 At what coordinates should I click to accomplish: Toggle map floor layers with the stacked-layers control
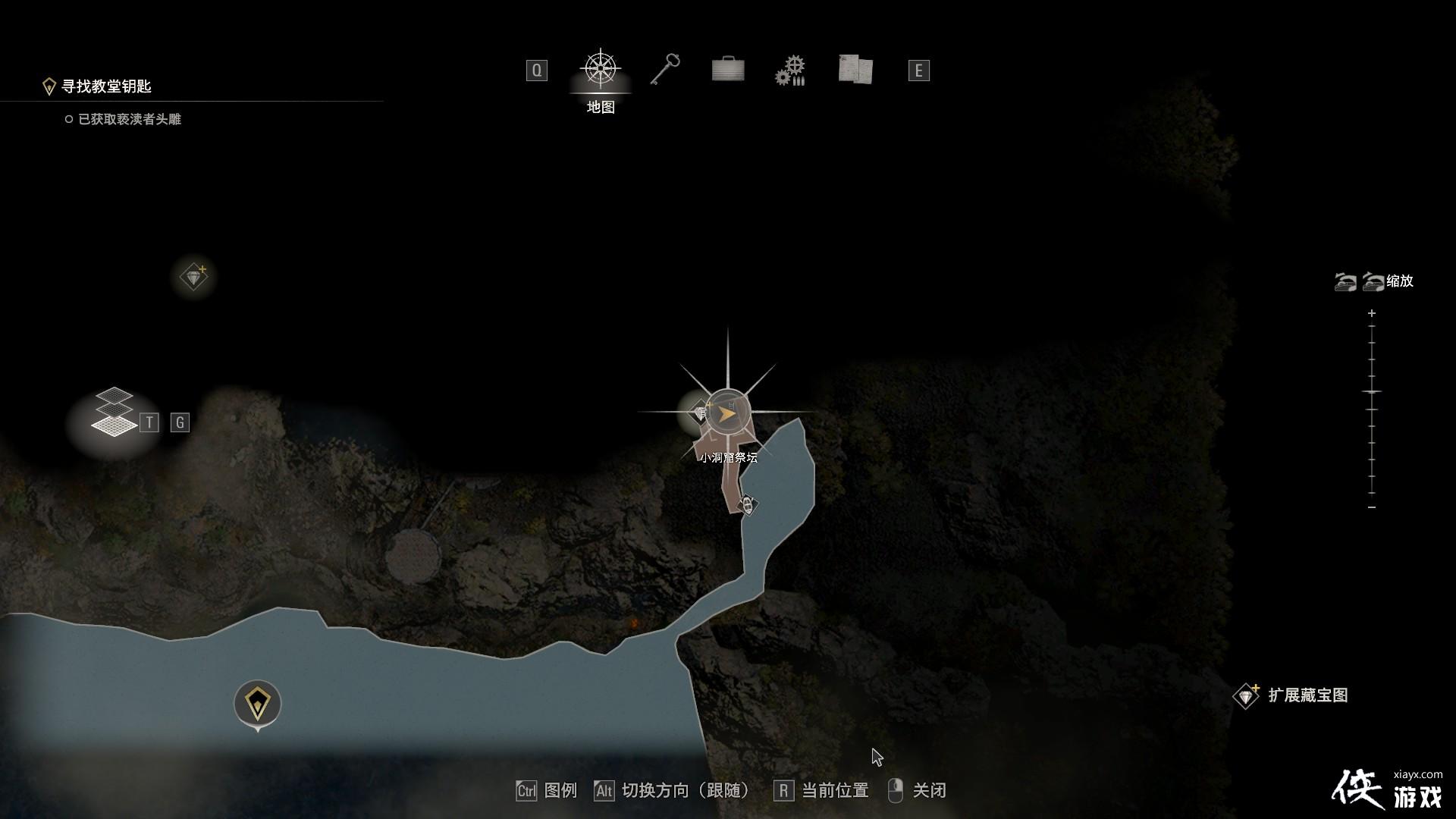(115, 409)
